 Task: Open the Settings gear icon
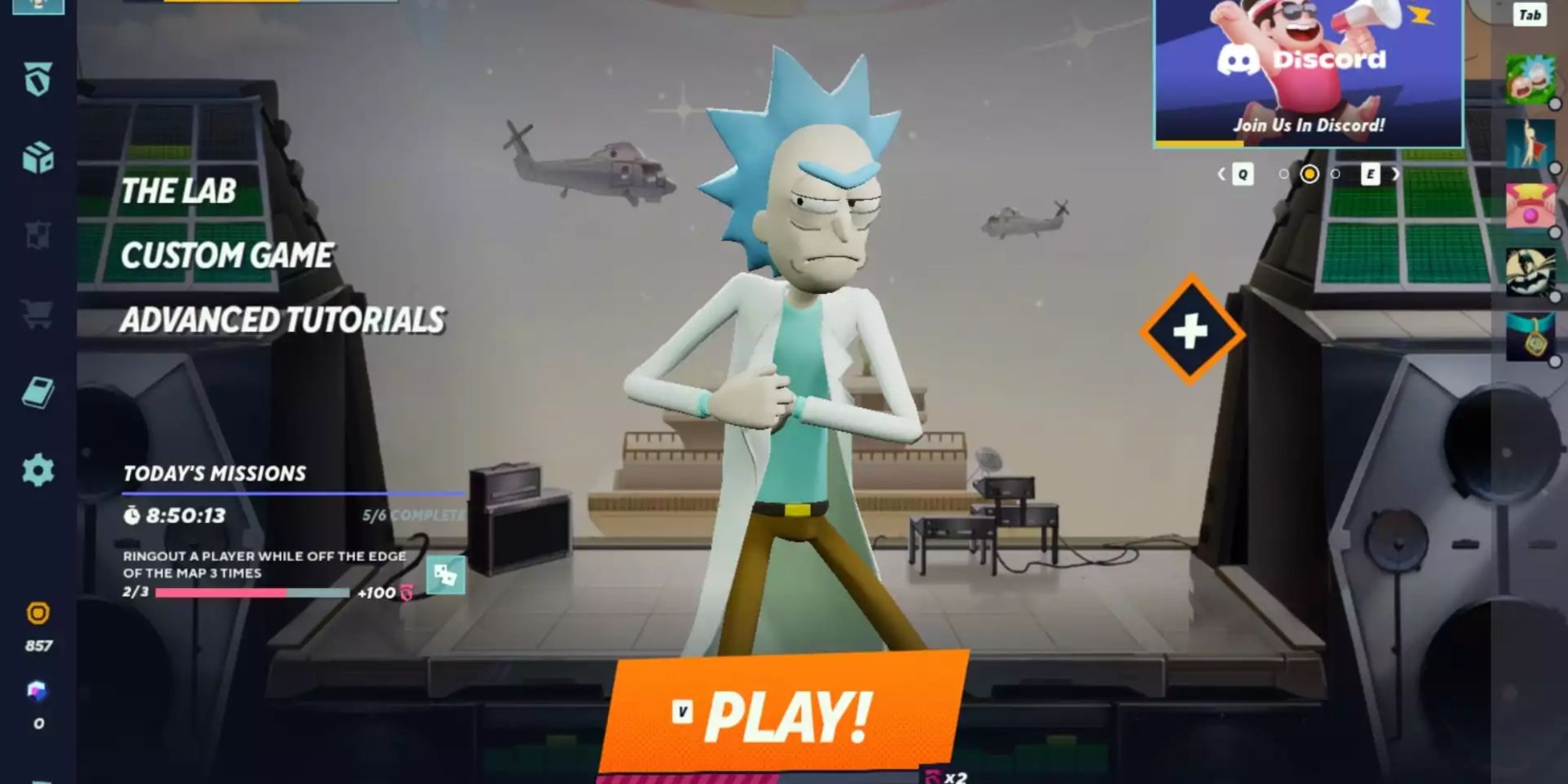tap(38, 470)
